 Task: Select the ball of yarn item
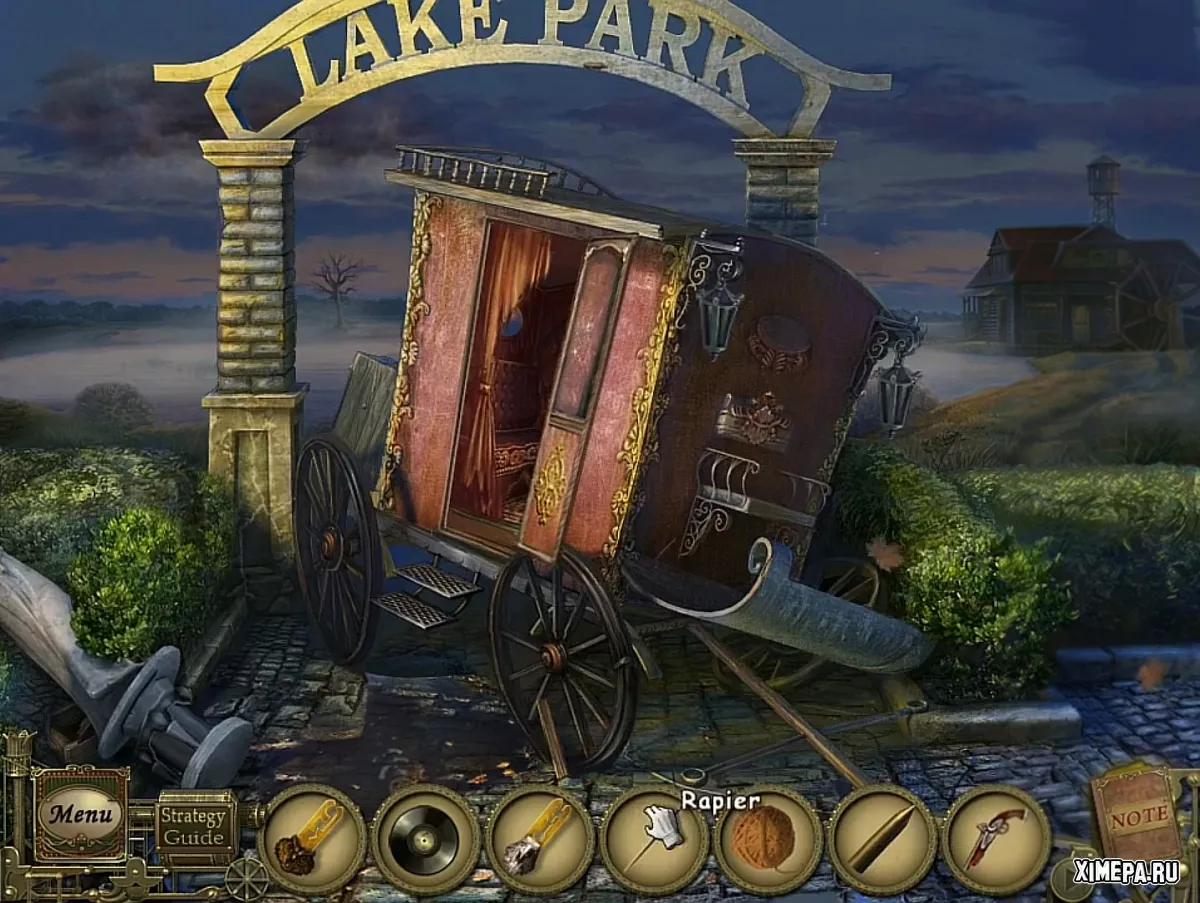click(x=768, y=839)
